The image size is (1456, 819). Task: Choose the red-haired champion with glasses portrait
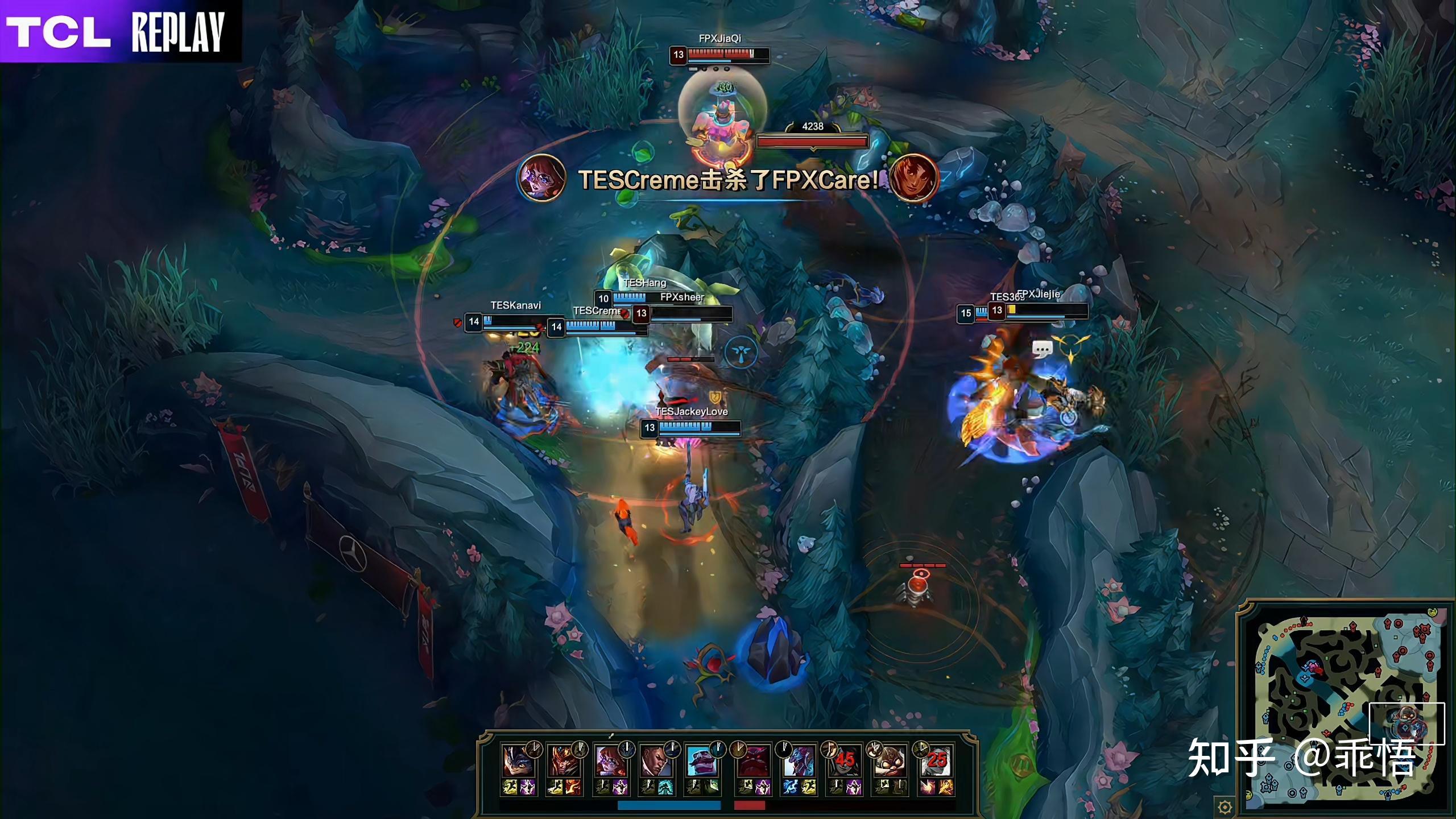[609, 762]
